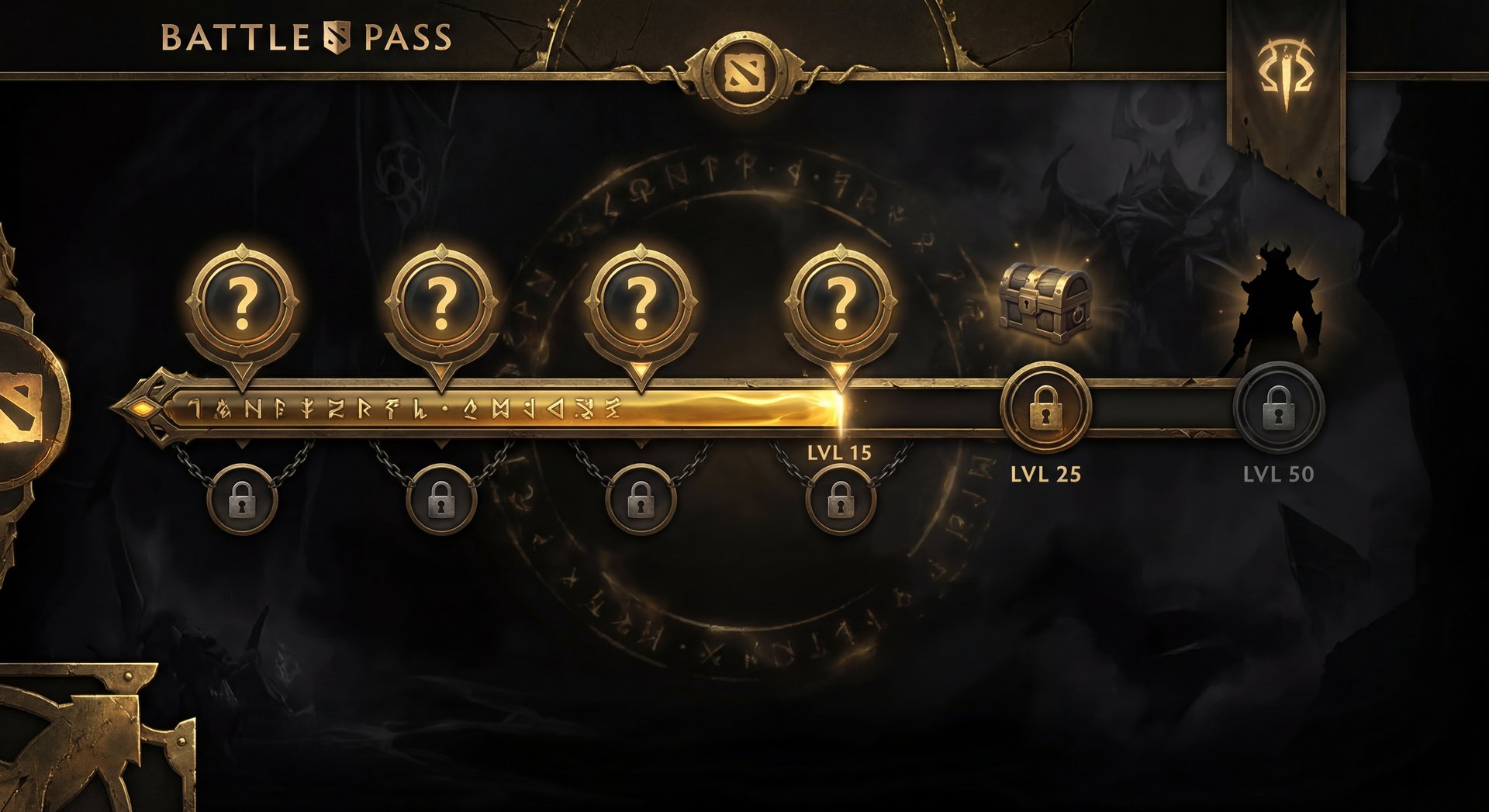View the LVL 25 label
This screenshot has width=1489, height=812.
pyautogui.click(x=1045, y=473)
